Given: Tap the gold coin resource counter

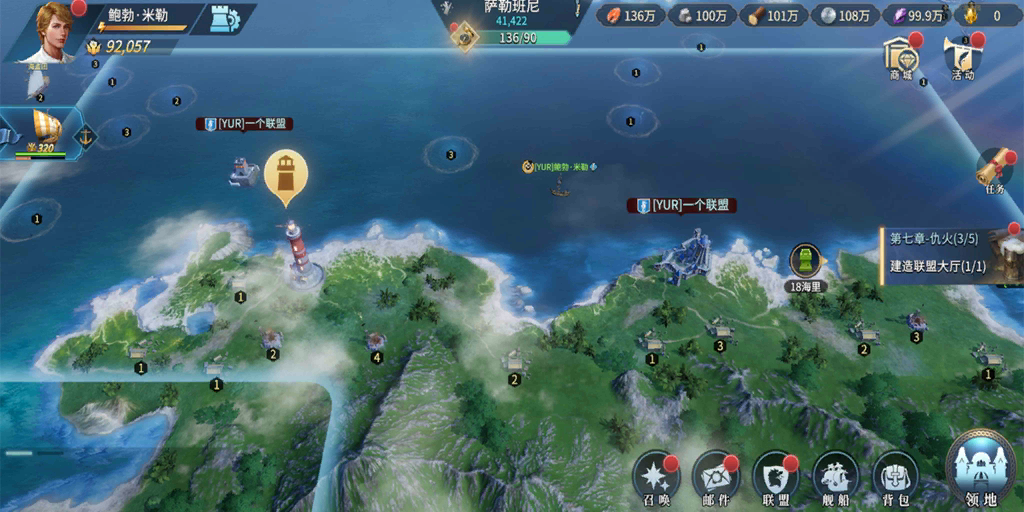Looking at the screenshot, I should [x=984, y=16].
